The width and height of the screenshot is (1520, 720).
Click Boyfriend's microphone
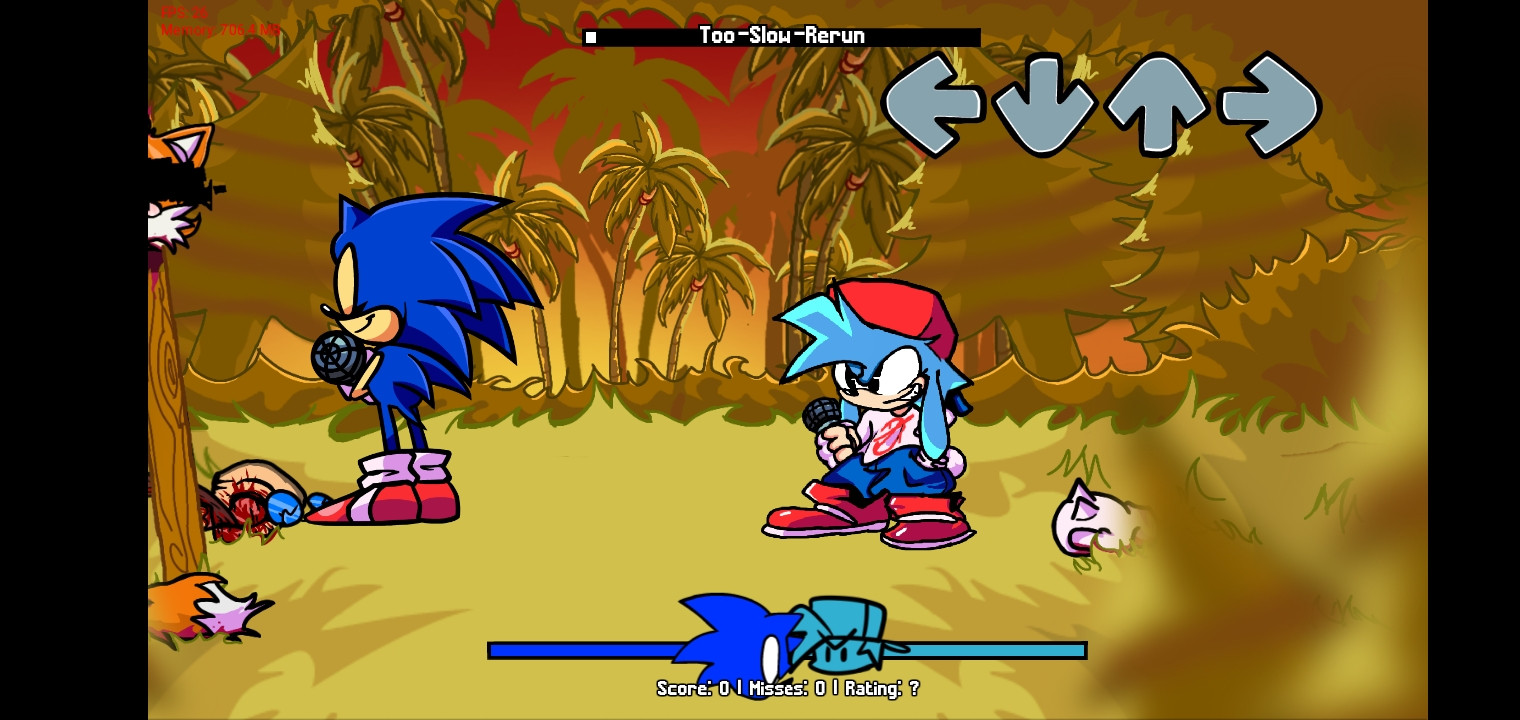[820, 413]
